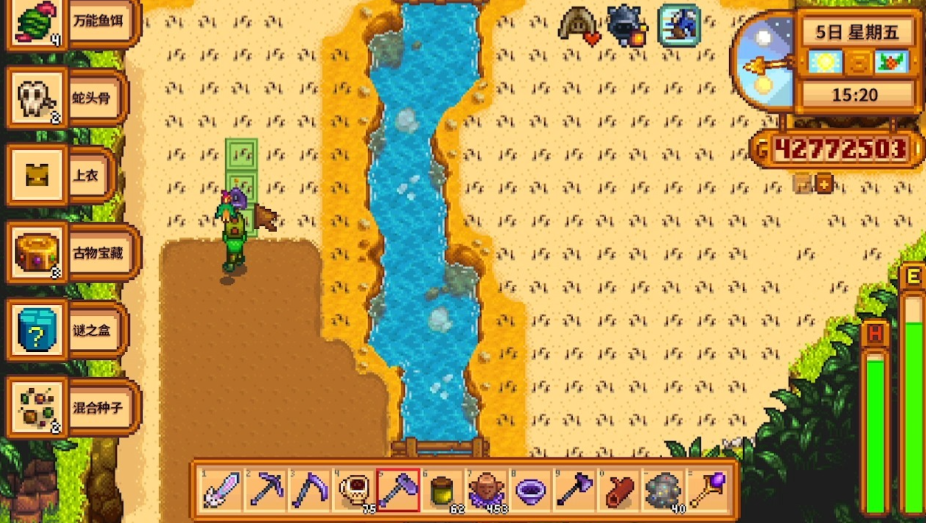
Task: Click the zoom-in plus button
Action: 824,184
